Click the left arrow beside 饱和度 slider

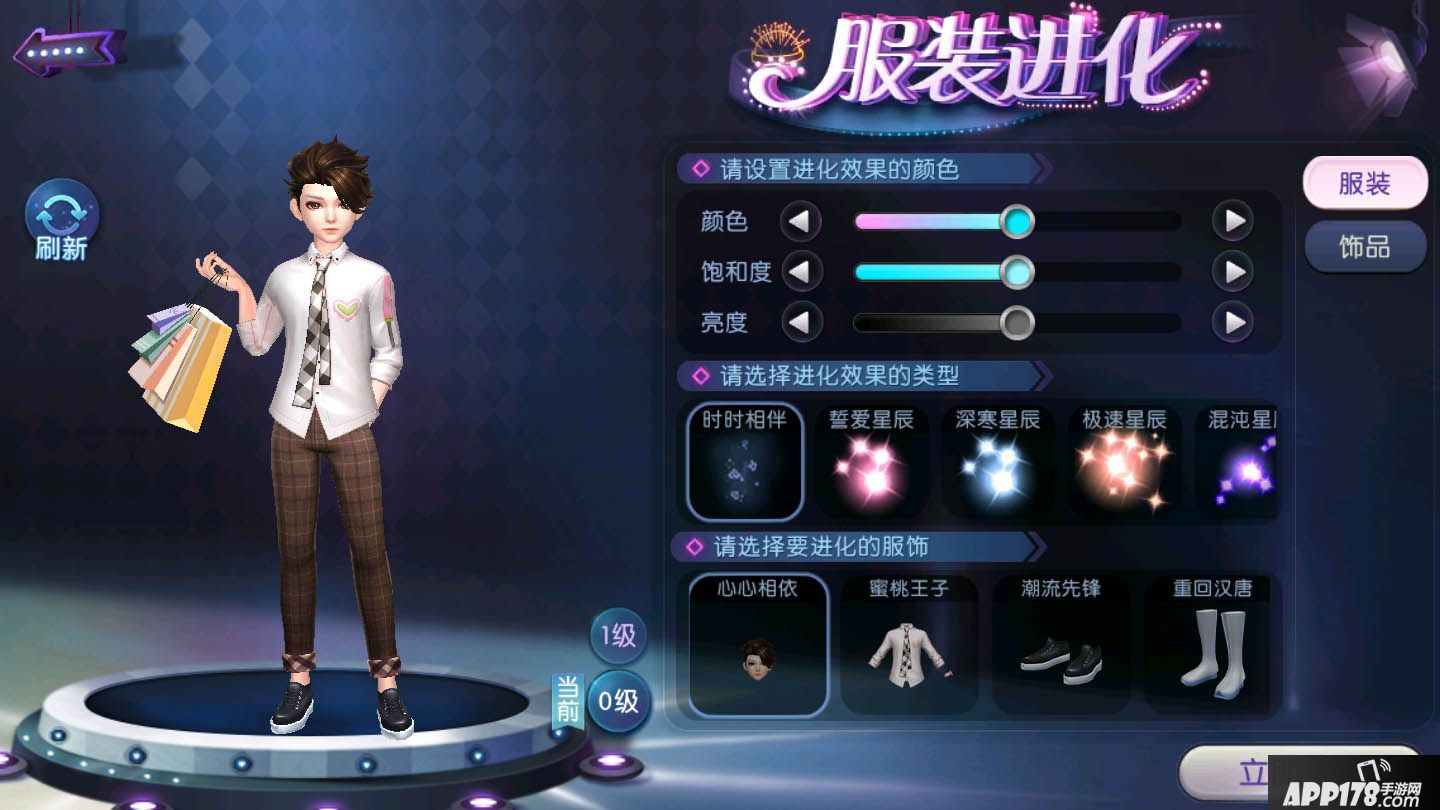click(x=803, y=271)
